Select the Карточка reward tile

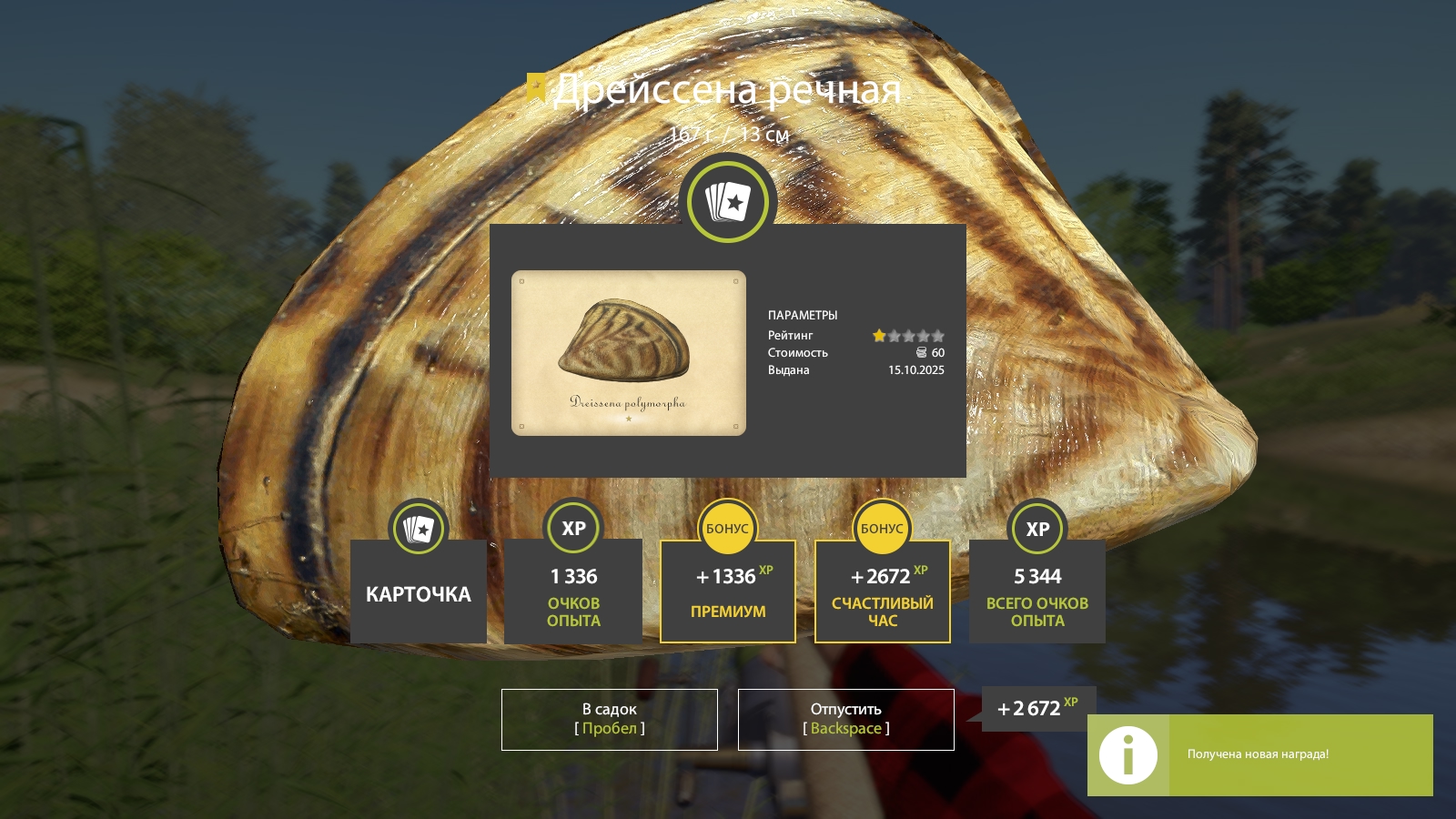[418, 591]
